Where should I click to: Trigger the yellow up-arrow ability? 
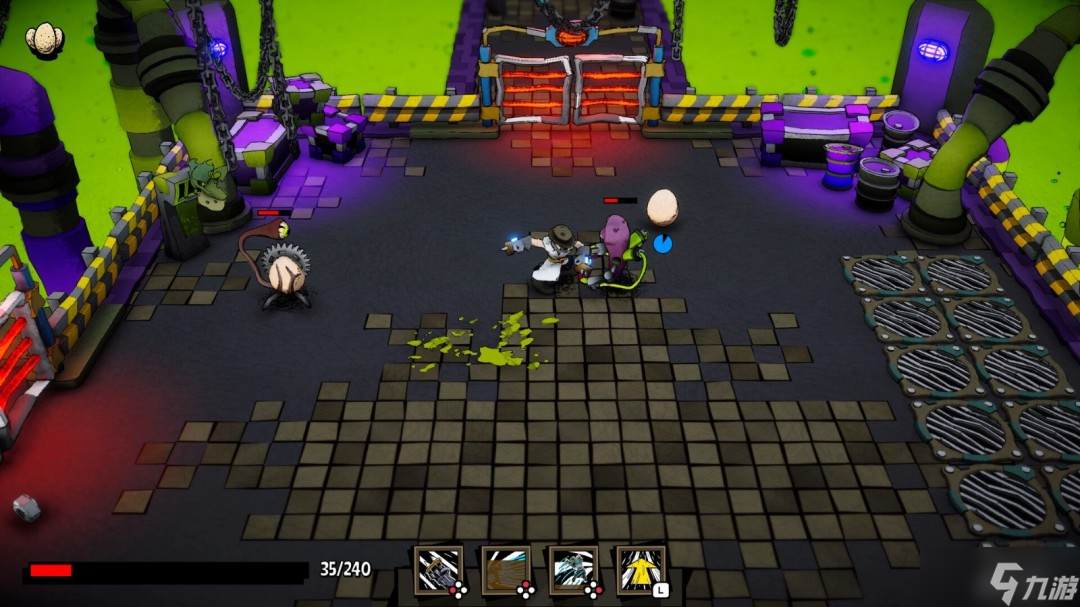641,570
